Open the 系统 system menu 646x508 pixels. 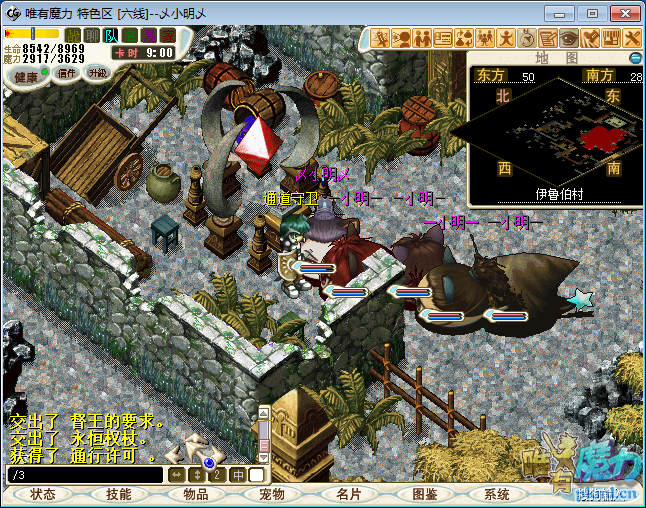click(497, 494)
